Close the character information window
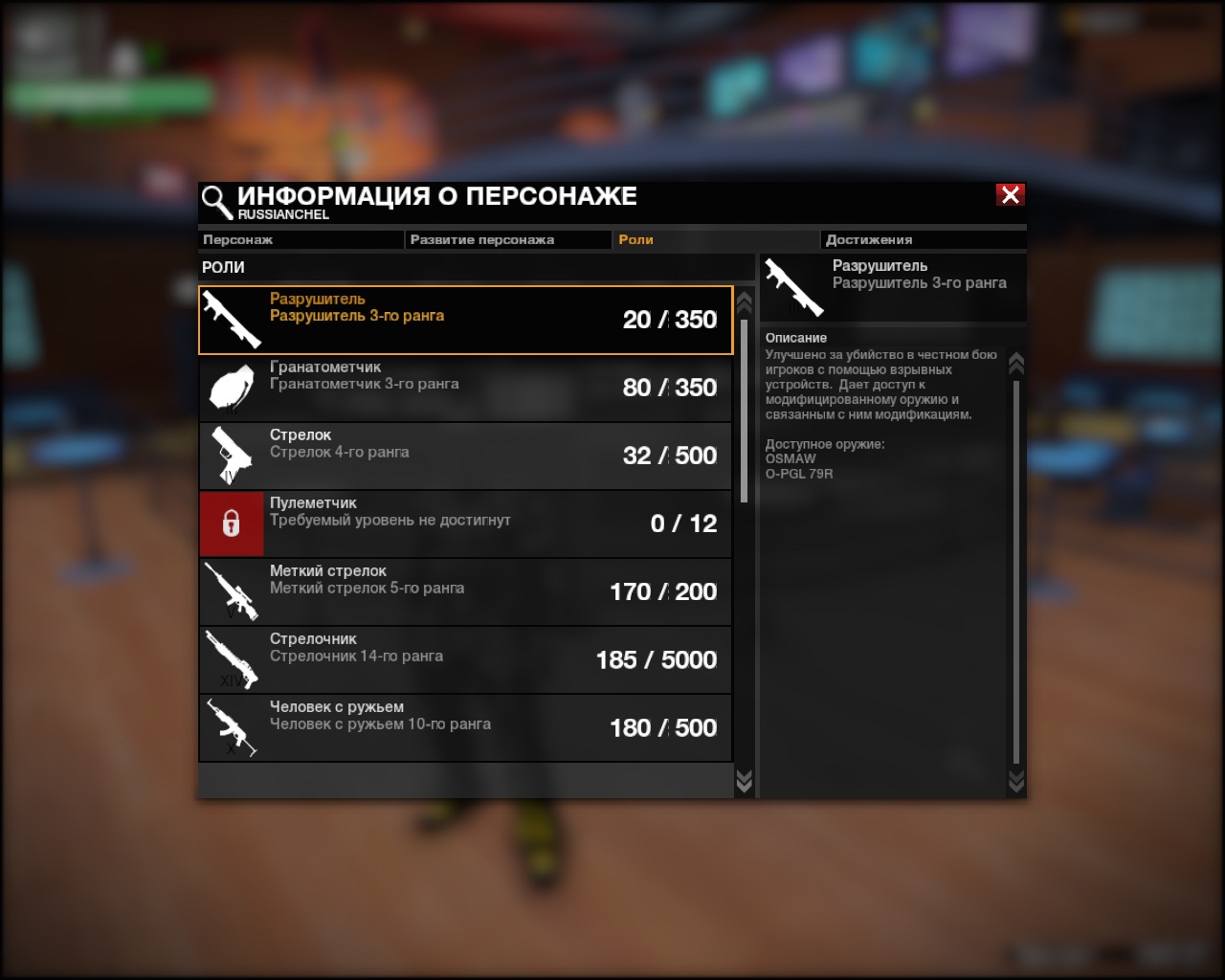 [x=1010, y=195]
